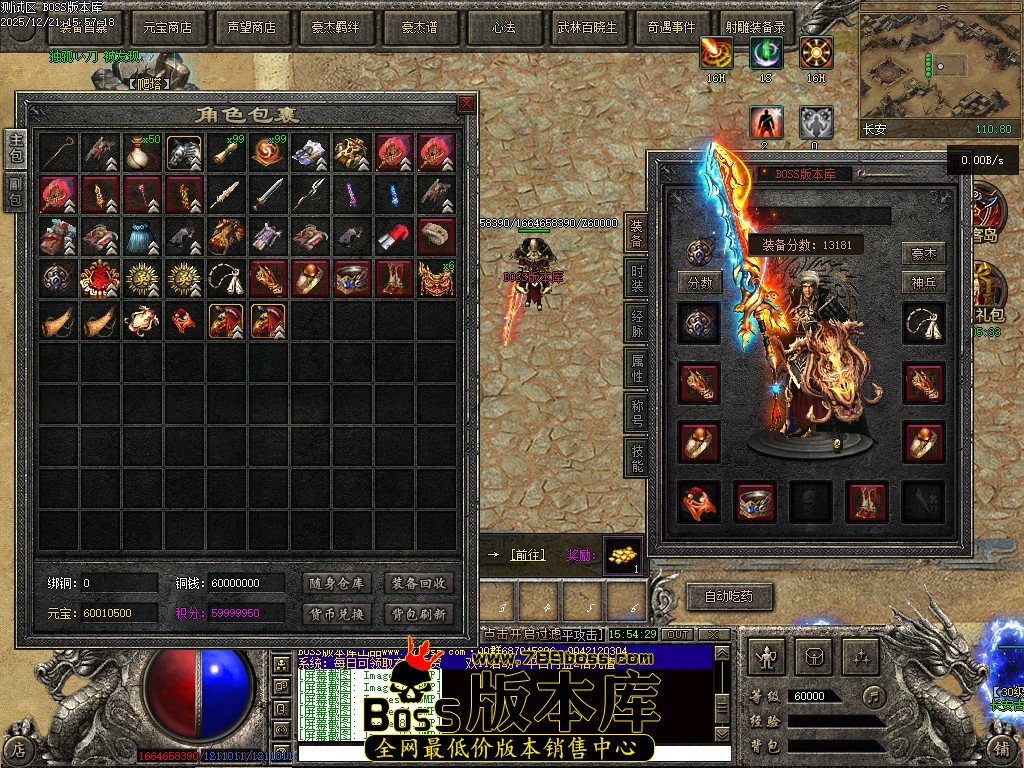
Task: Open the 声望商店 reputation shop
Action: click(x=252, y=28)
